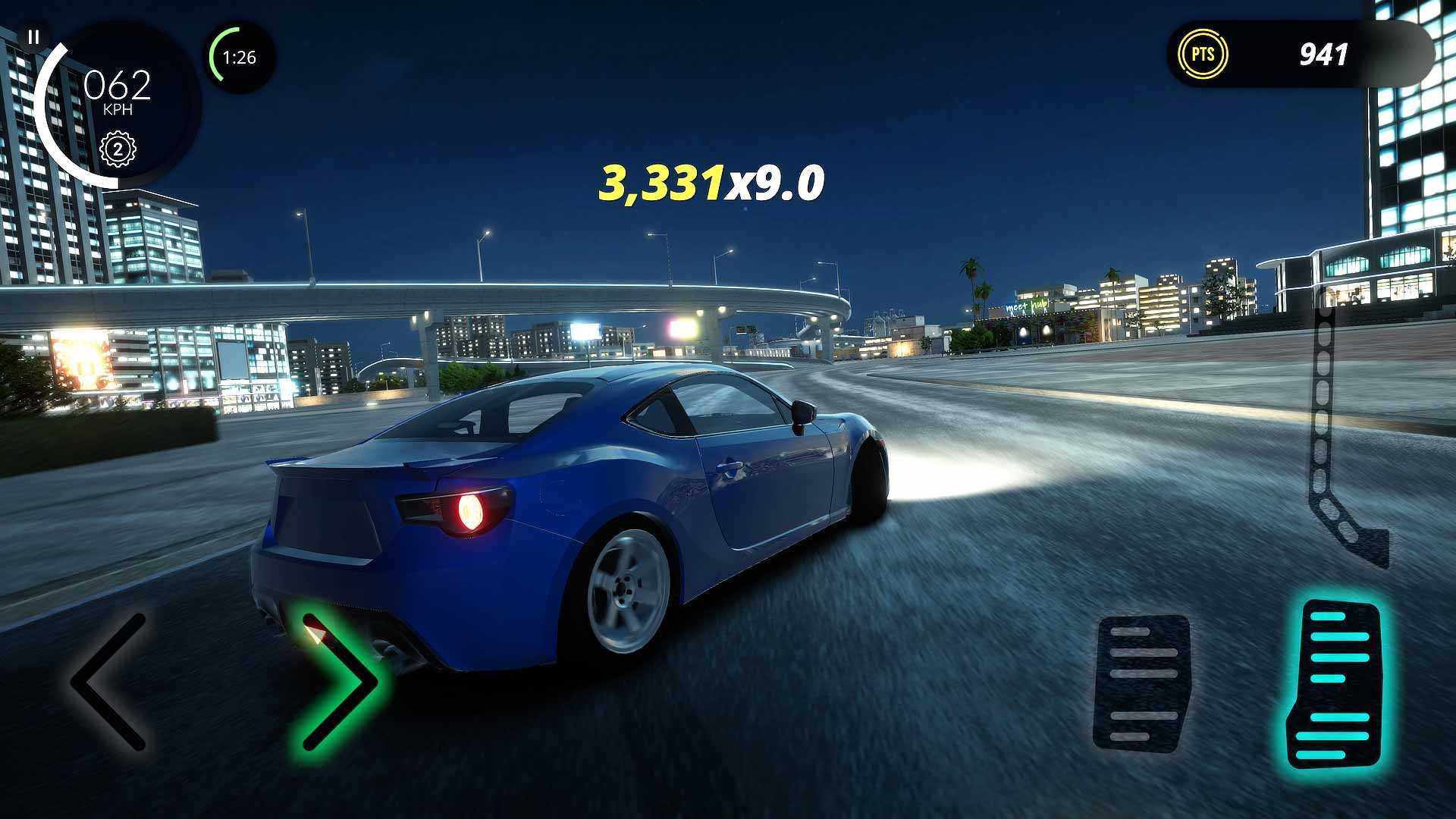Viewport: 1456px width, 819px height.
Task: Tap the brake pedal
Action: coord(1142,682)
